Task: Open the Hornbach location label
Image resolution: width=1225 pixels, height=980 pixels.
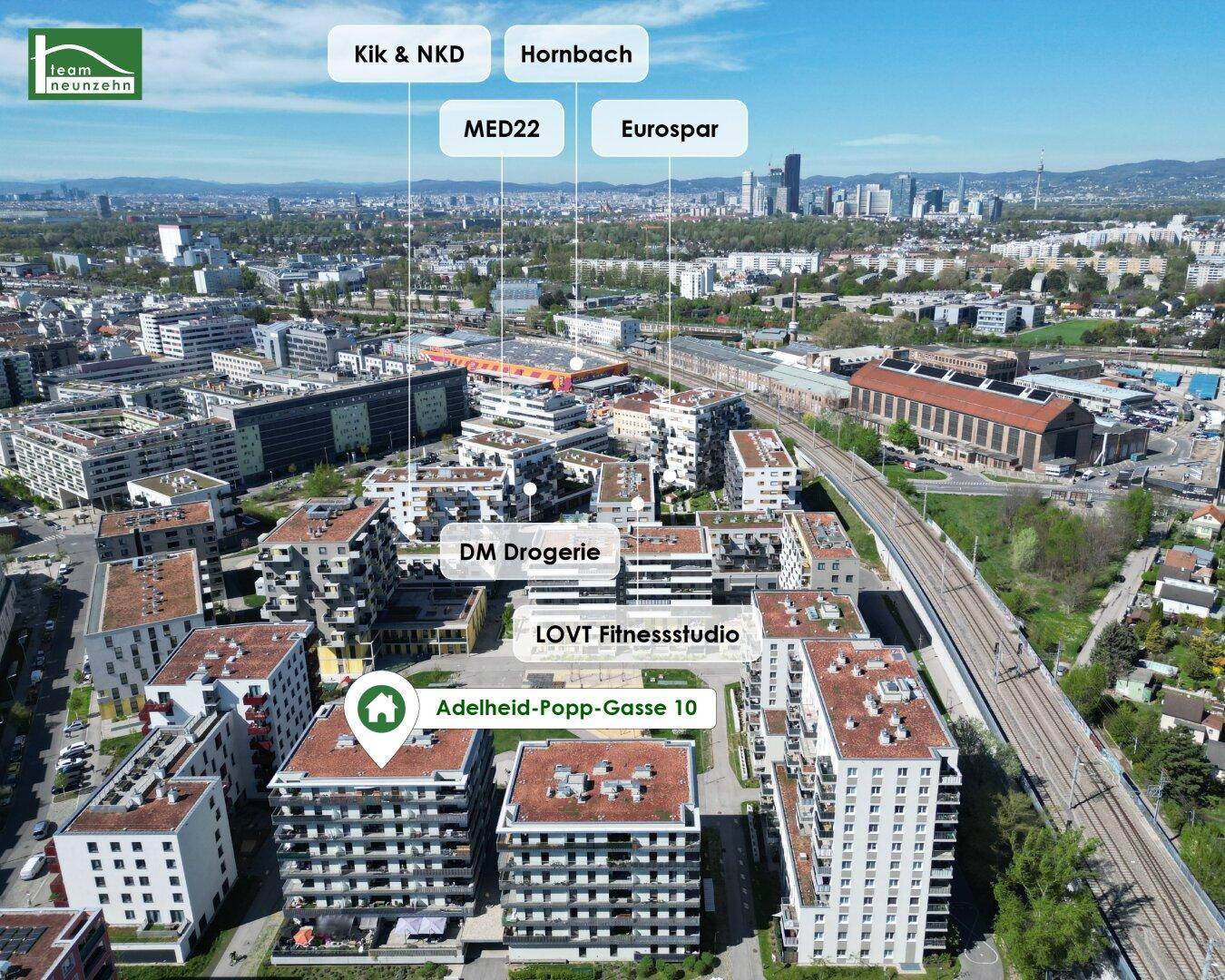Action: click(576, 54)
